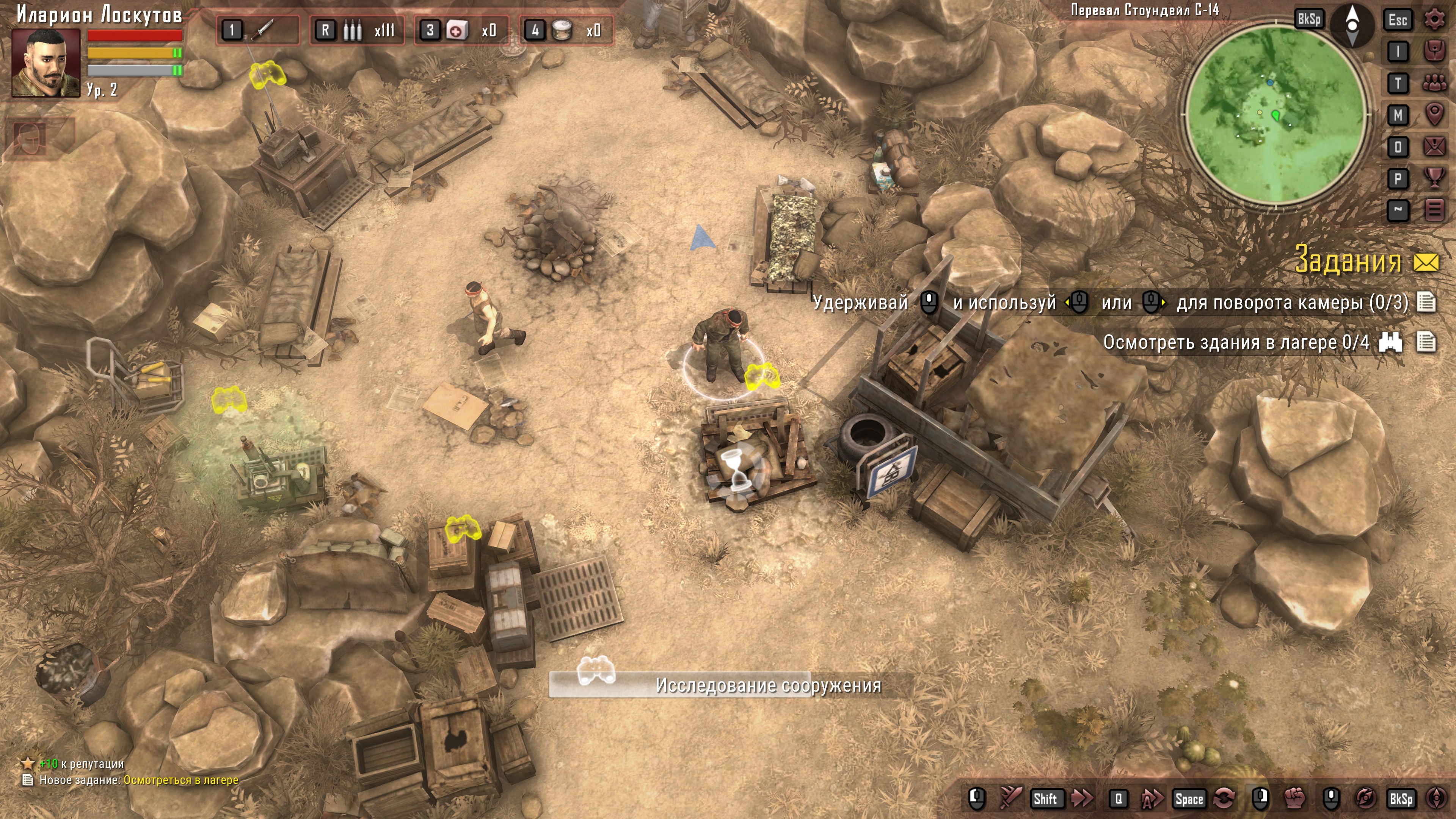The image size is (1456, 819).
Task: Open the log list icon
Action: pos(1434,210)
